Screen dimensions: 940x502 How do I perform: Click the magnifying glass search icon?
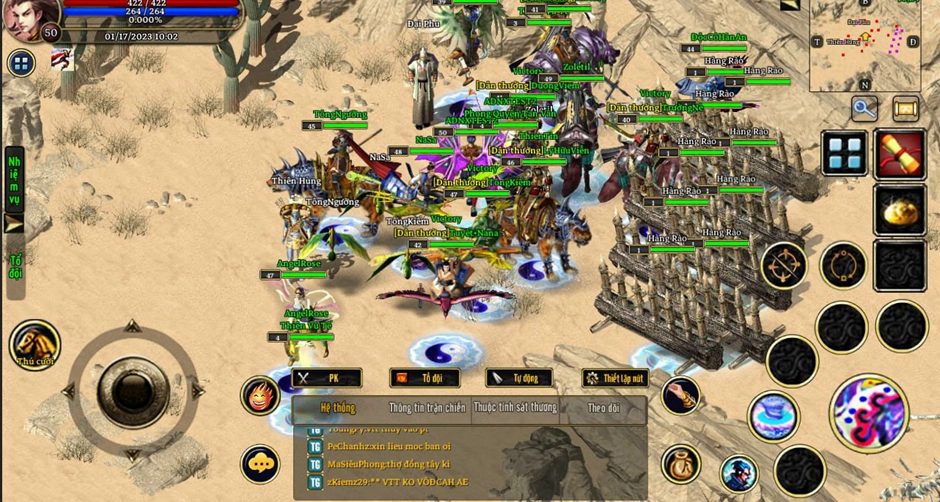[x=864, y=108]
